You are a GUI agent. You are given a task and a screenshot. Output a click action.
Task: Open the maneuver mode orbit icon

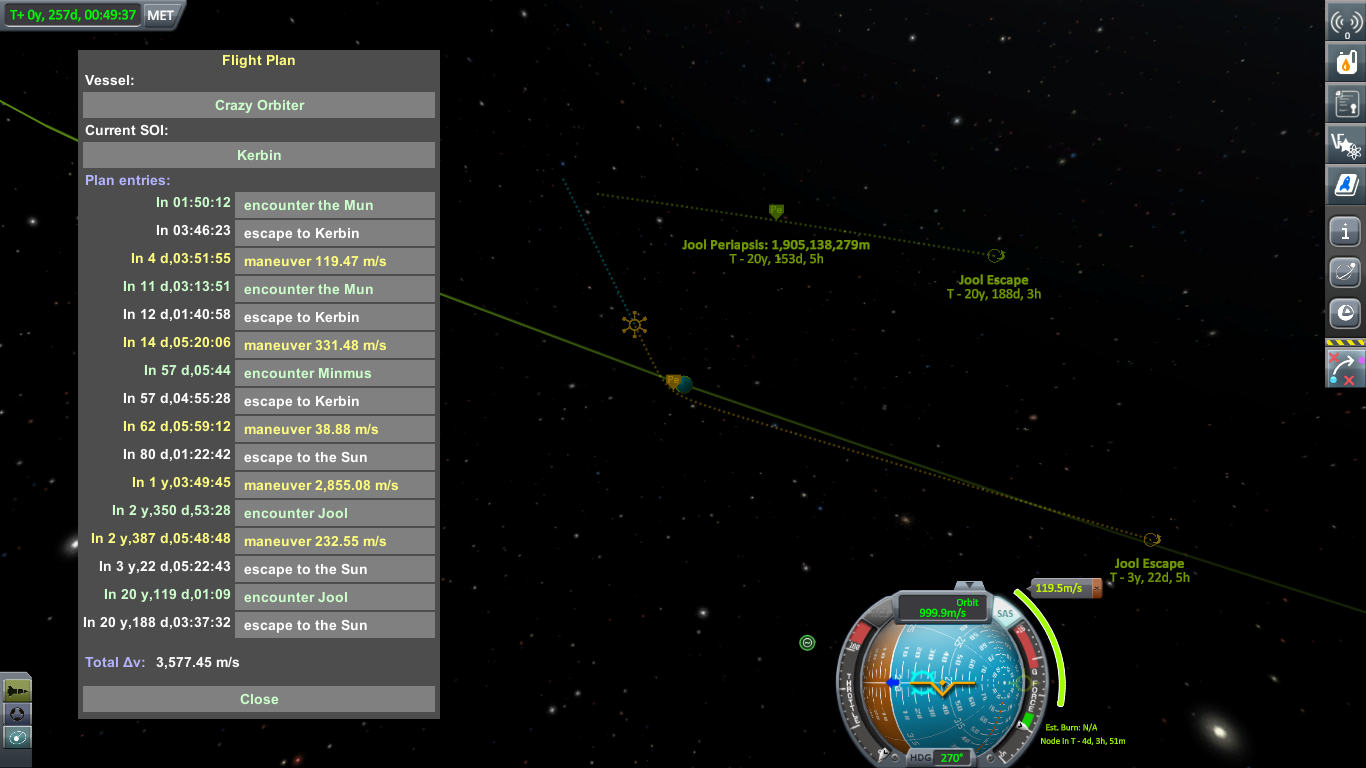(17, 737)
